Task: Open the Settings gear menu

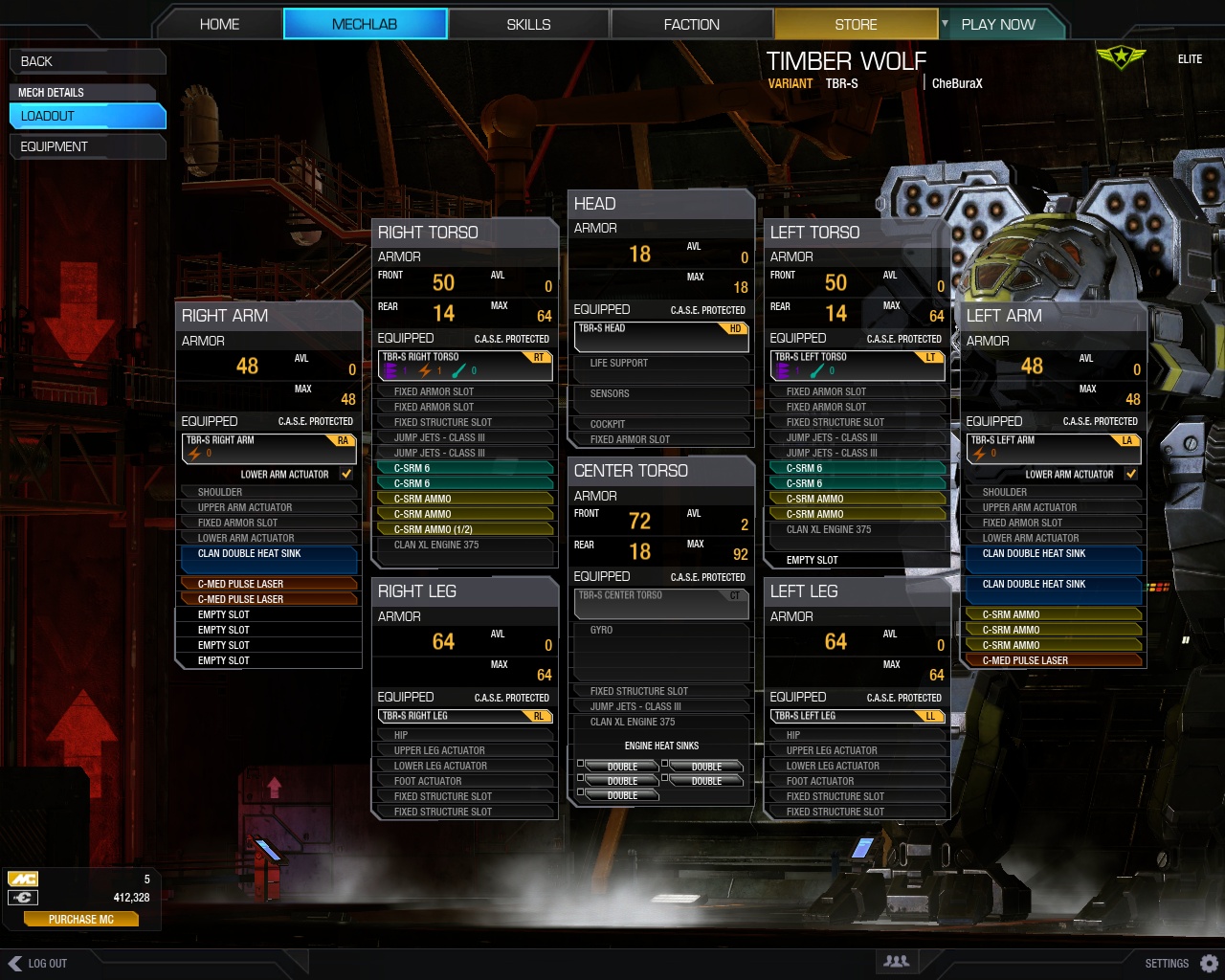Action: coord(1209,964)
